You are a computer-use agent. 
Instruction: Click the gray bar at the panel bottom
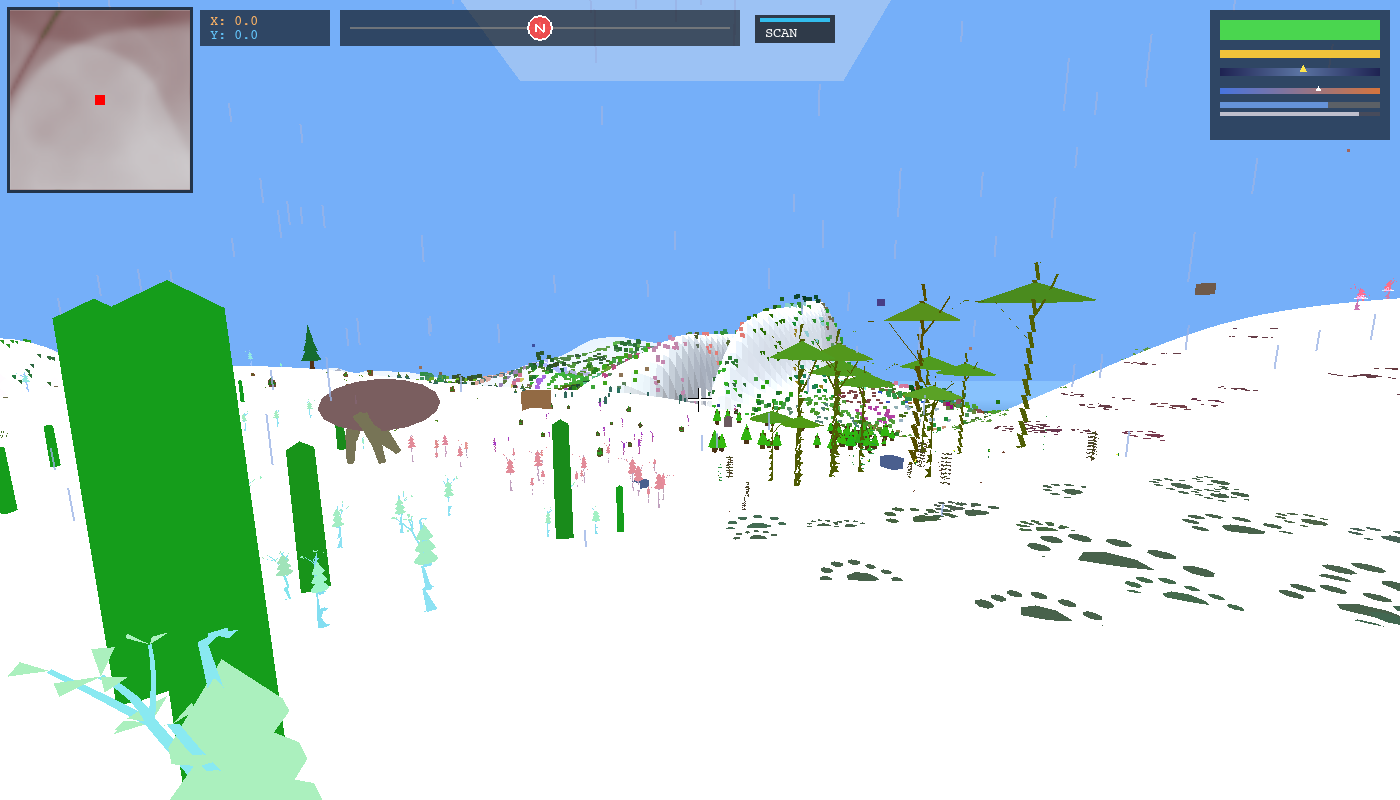click(x=1289, y=113)
